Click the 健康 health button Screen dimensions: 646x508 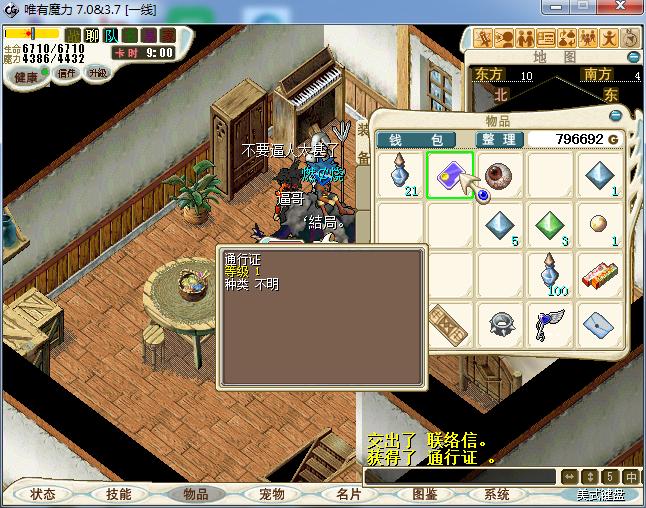pos(25,77)
